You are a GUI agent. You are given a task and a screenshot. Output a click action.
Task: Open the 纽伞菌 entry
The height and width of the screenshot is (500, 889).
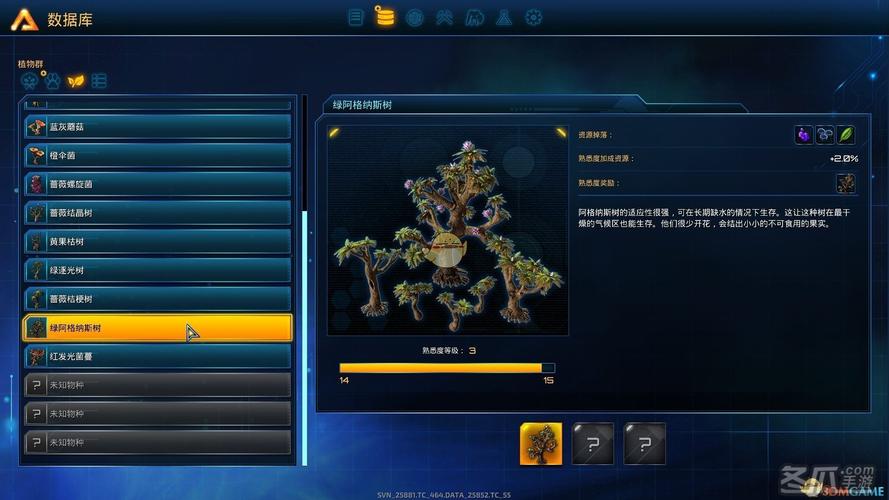pyautogui.click(x=157, y=156)
